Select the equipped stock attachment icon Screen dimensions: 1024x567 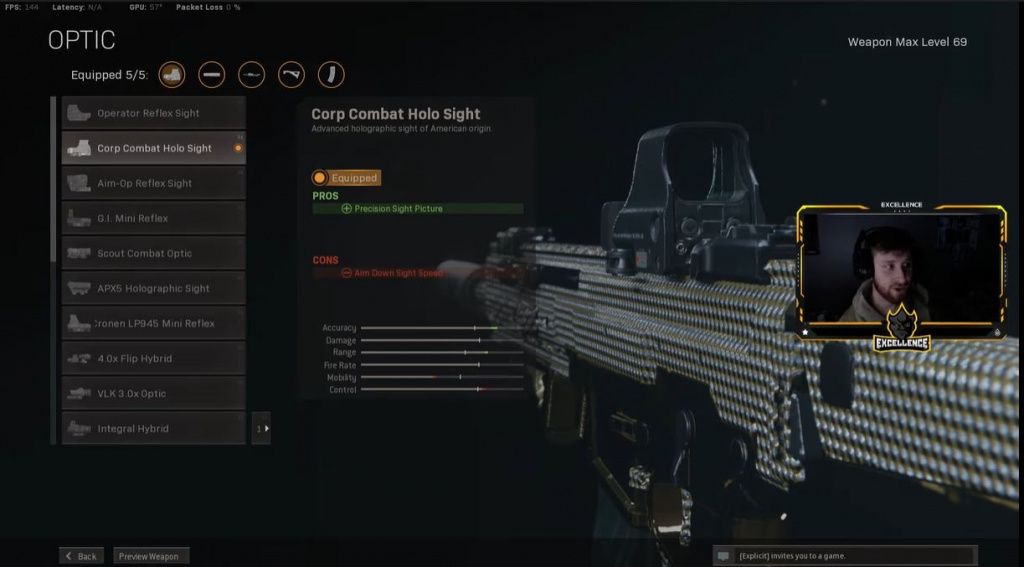click(291, 75)
